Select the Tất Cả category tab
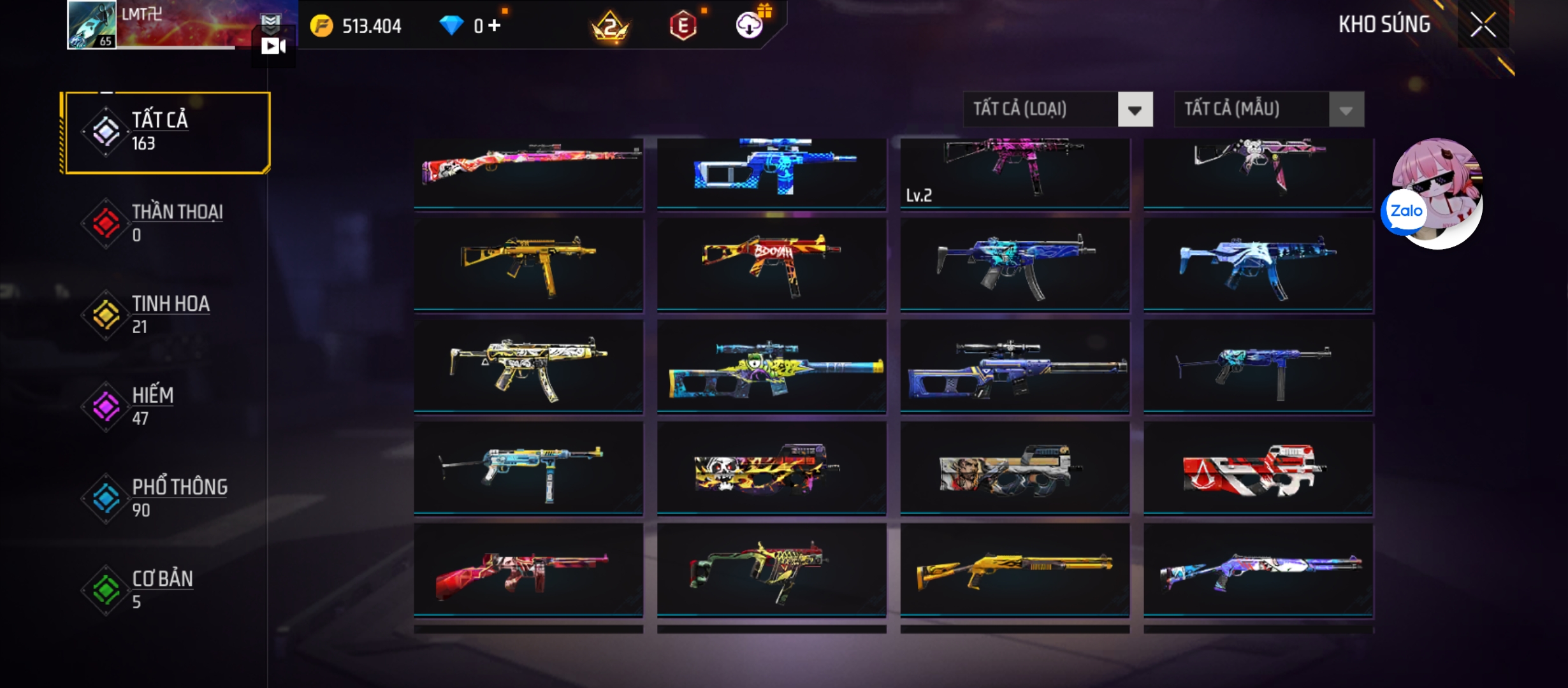This screenshot has width=1568, height=688. pyautogui.click(x=167, y=132)
